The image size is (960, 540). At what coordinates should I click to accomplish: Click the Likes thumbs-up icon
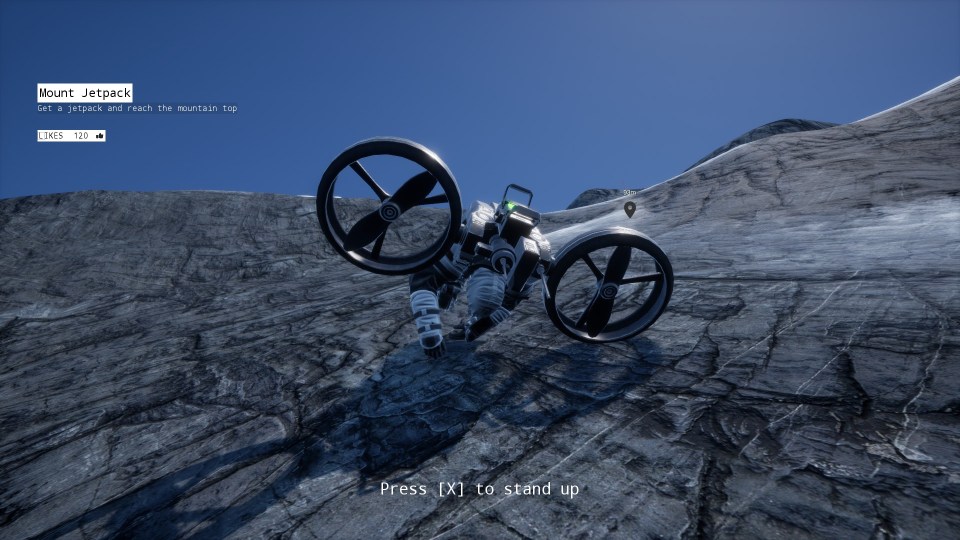tap(99, 136)
